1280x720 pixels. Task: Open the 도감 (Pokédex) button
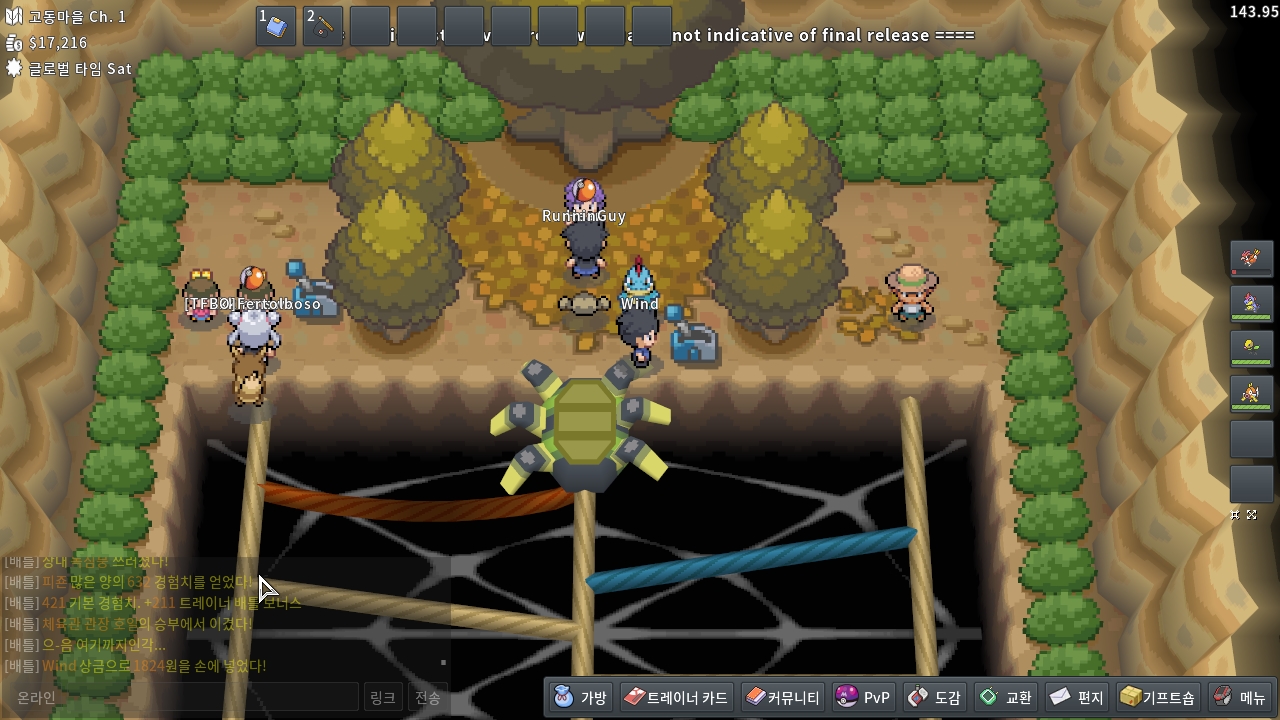click(x=935, y=697)
